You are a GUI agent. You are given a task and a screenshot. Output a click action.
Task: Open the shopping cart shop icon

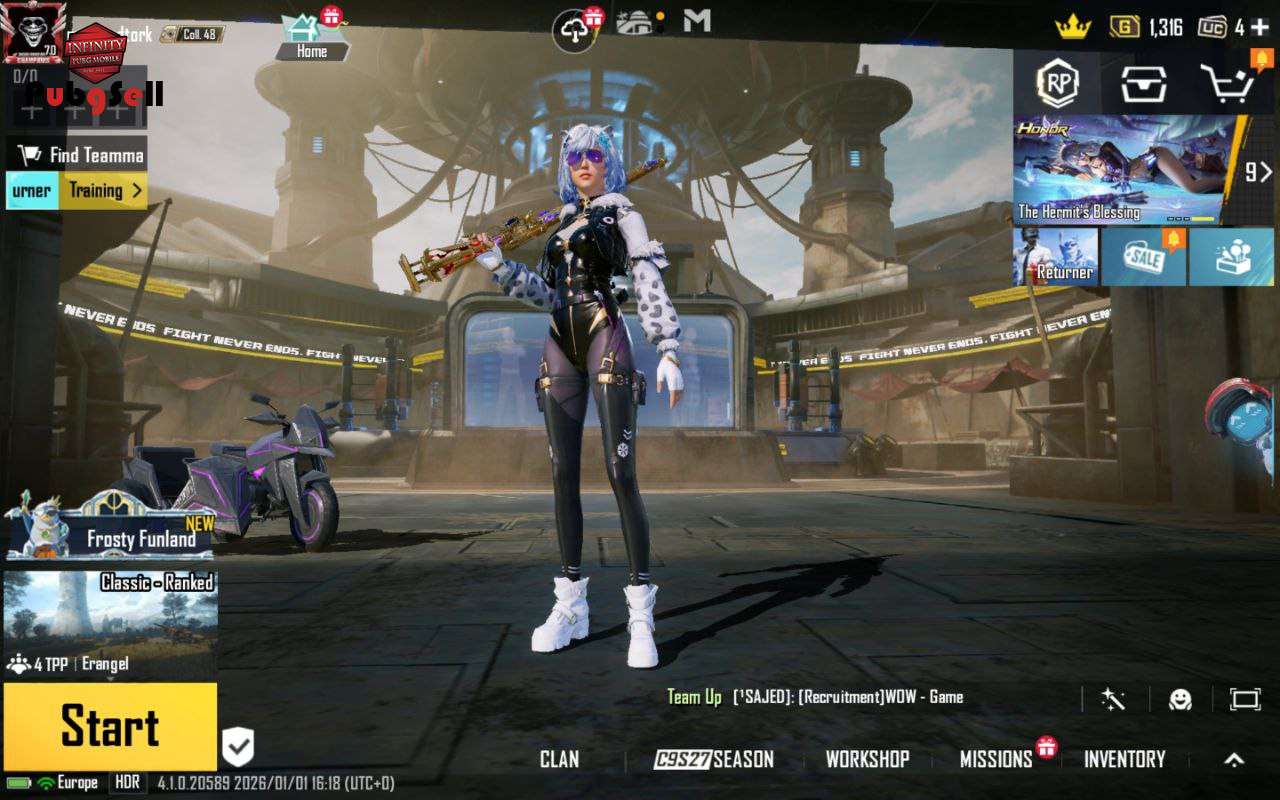[1228, 84]
